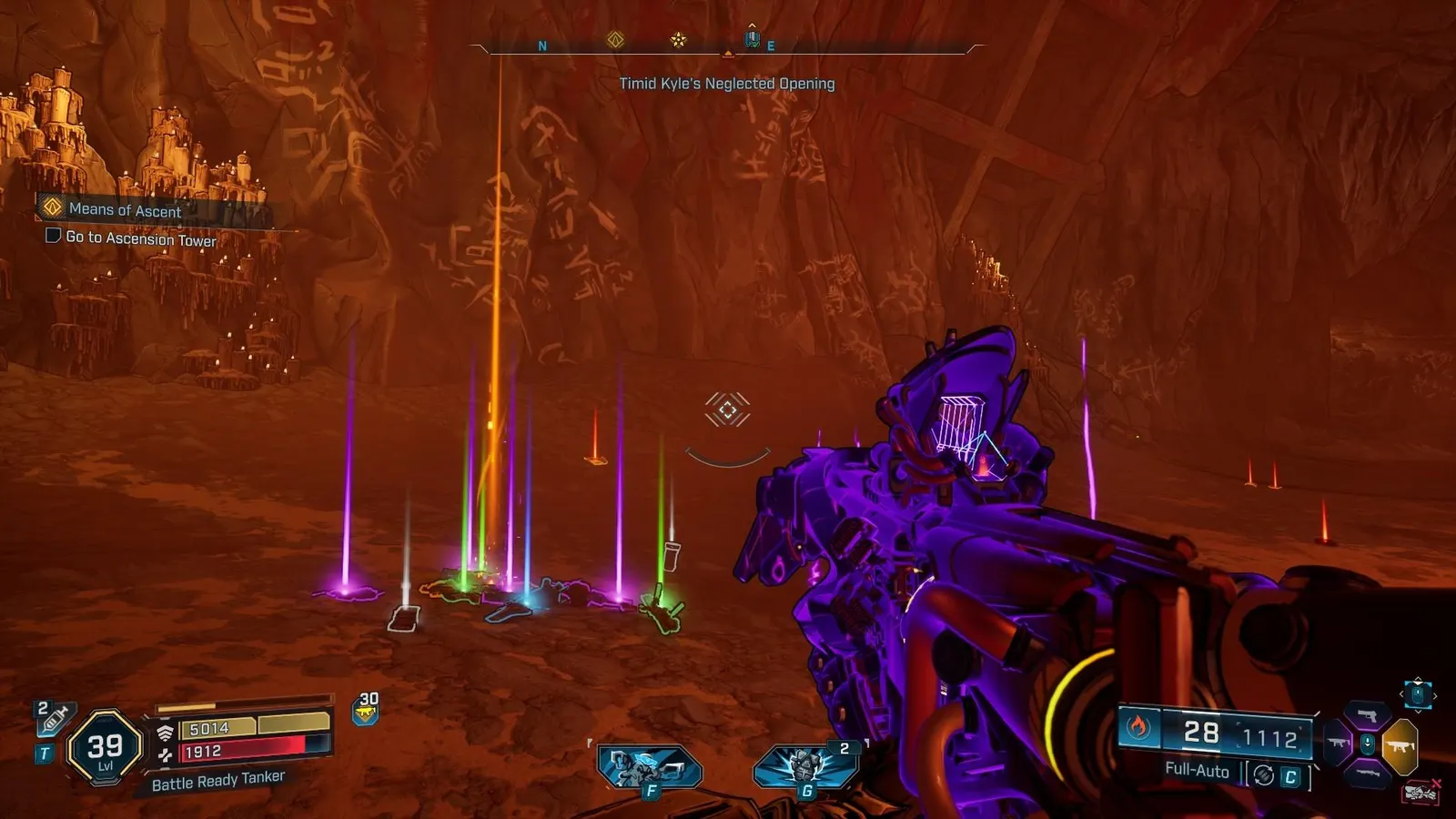The image size is (1456, 819).
Task: Toggle the Full-Auto fire mode
Action: [1196, 772]
